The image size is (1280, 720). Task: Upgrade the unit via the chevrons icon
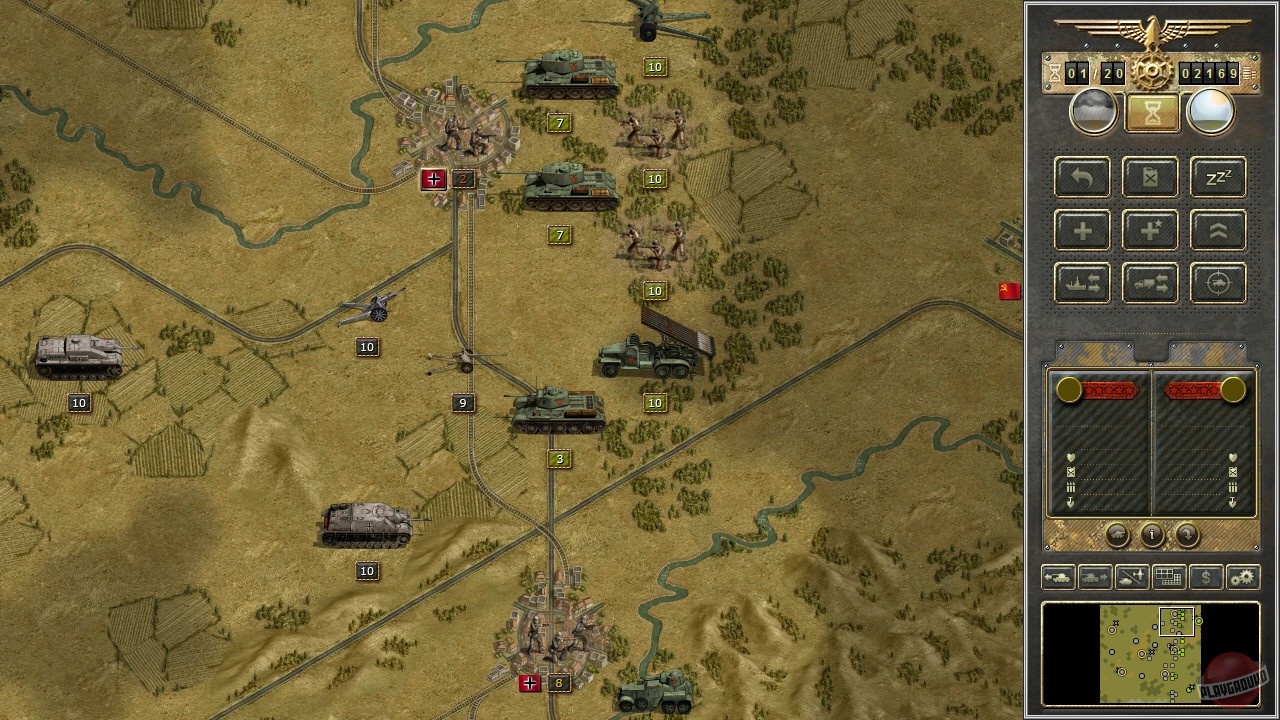tap(1217, 230)
